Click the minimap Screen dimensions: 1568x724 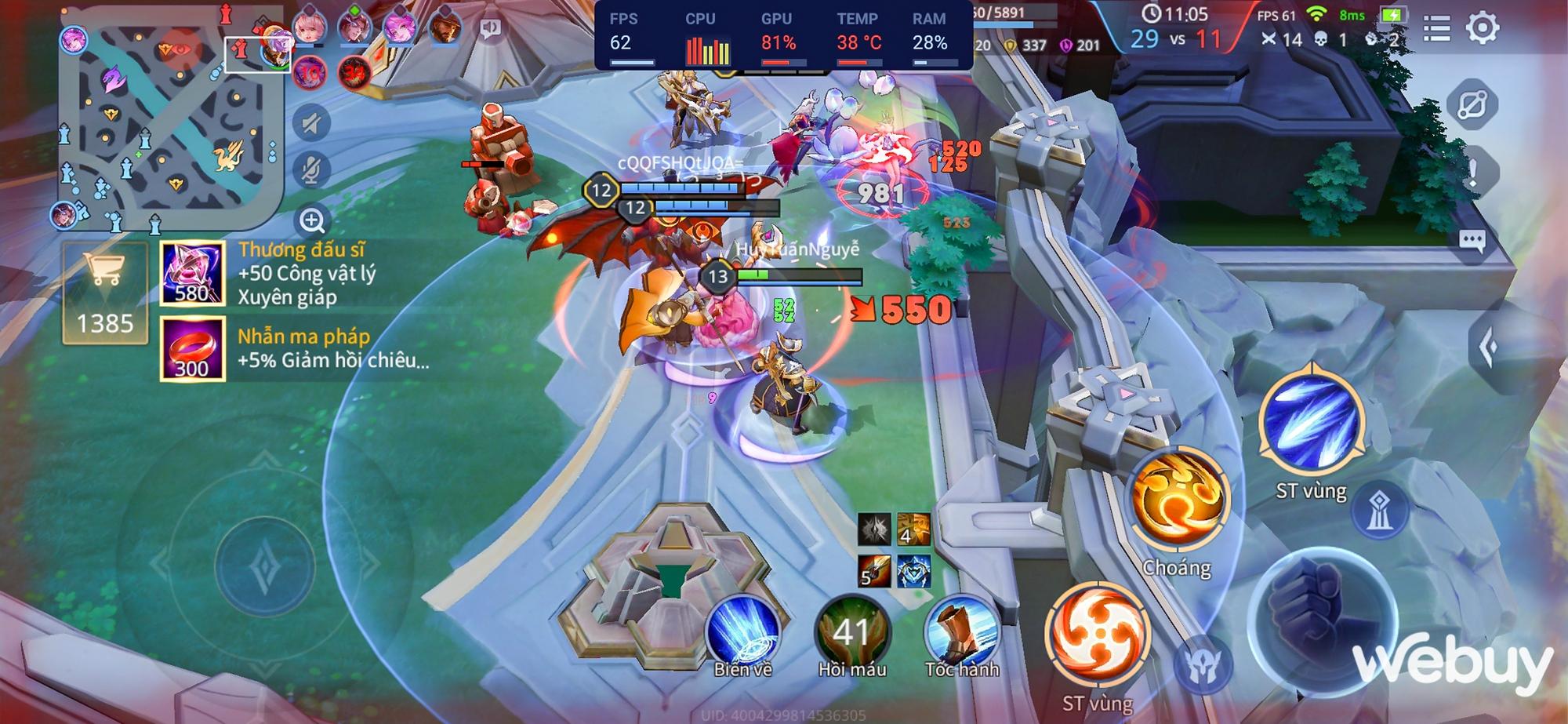pyautogui.click(x=168, y=124)
